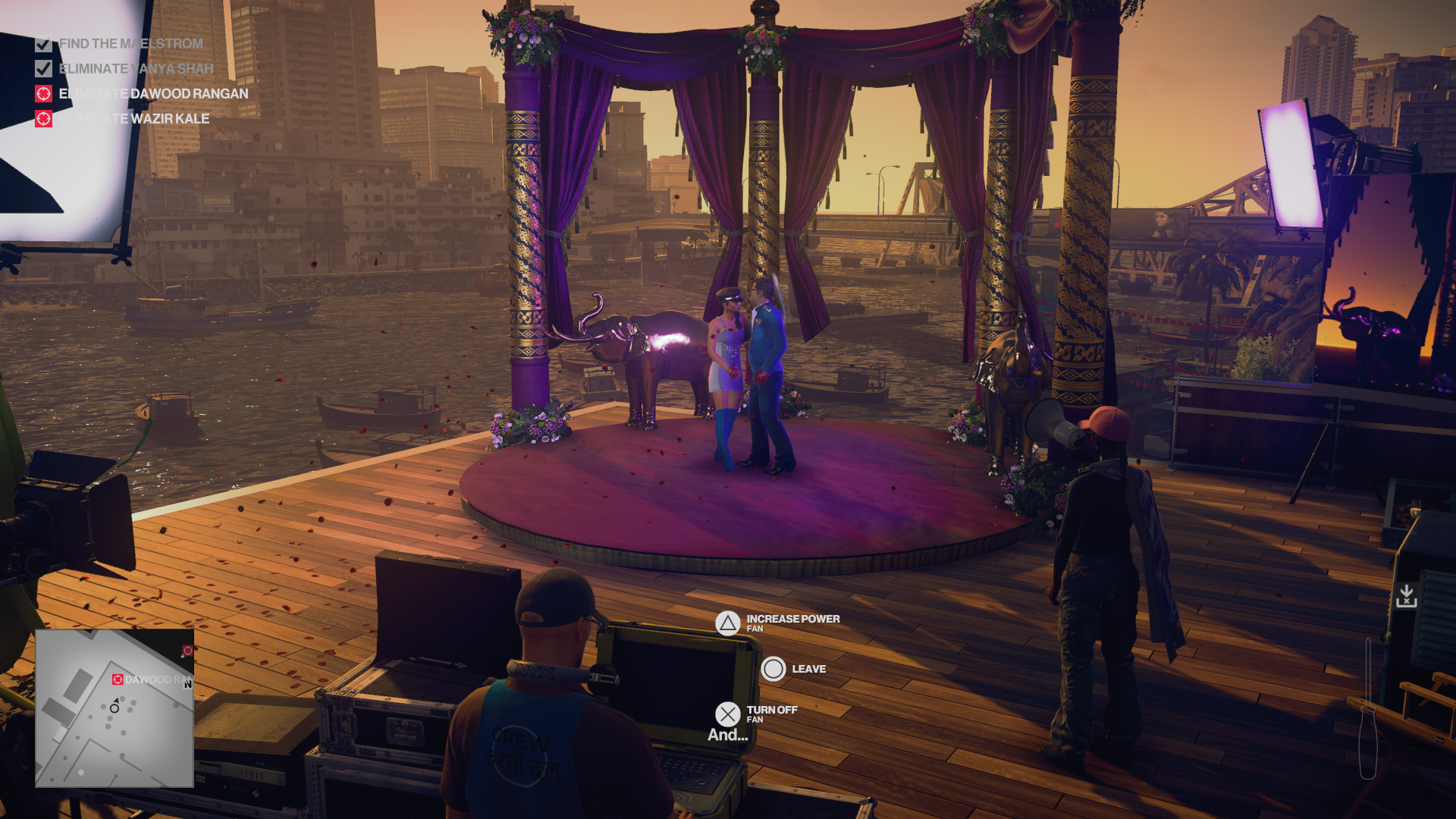Toggle the checkmark for Find The Maelstrom
This screenshot has width=1456, height=819.
coord(43,43)
